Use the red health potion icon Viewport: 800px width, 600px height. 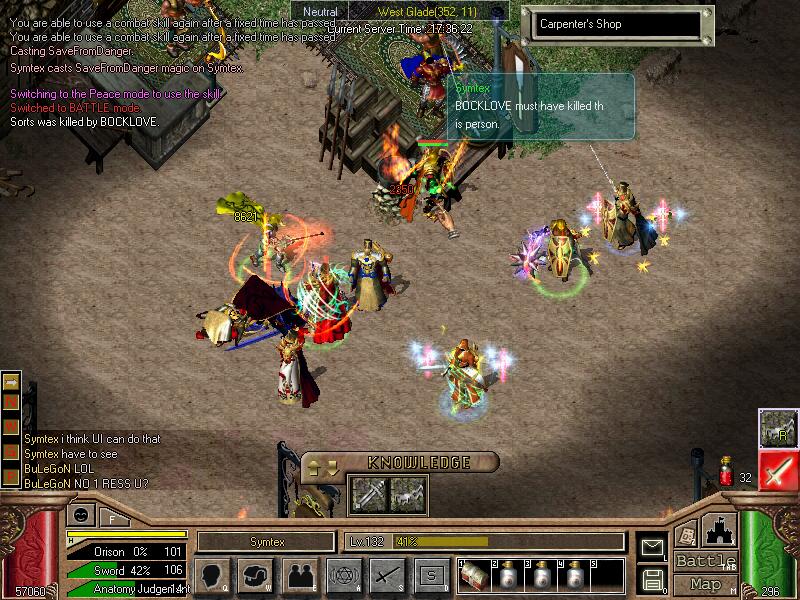(x=726, y=469)
